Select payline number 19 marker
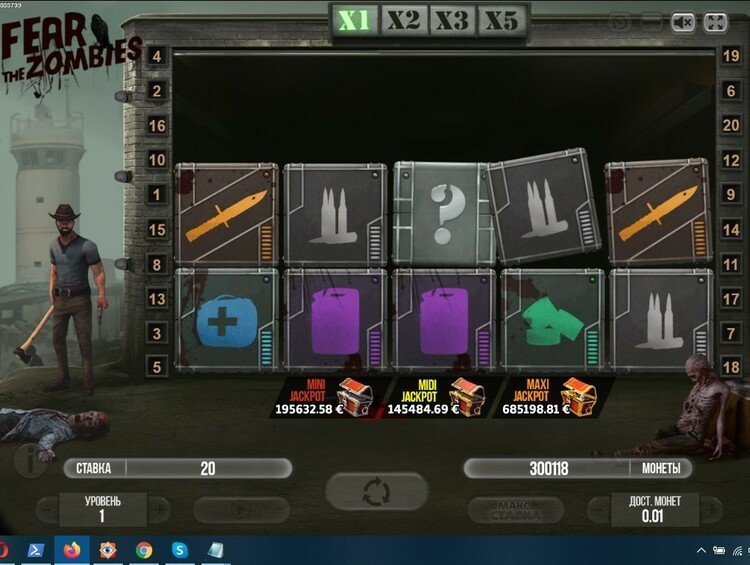 [x=731, y=56]
